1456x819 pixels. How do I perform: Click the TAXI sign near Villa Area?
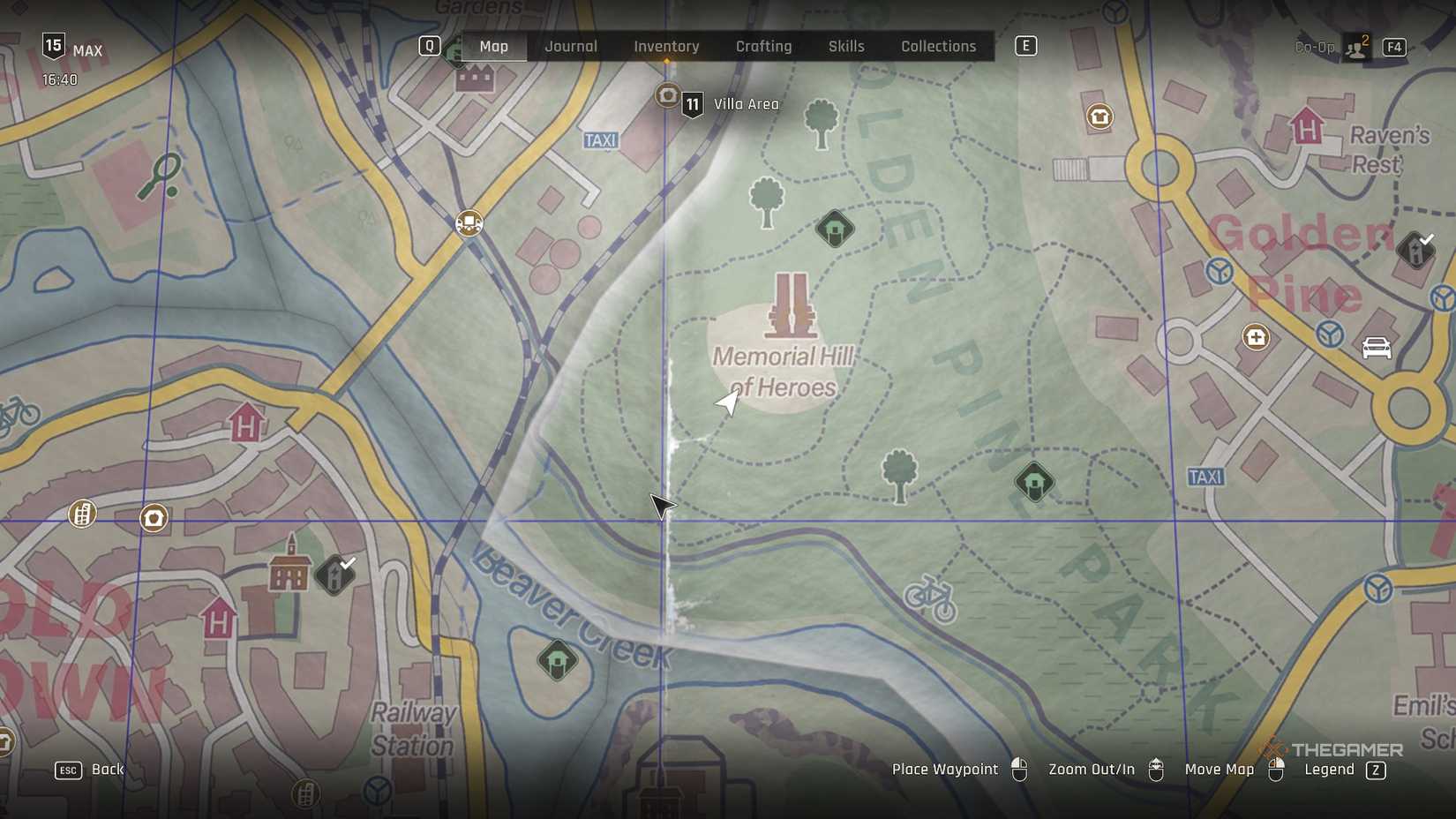(600, 140)
